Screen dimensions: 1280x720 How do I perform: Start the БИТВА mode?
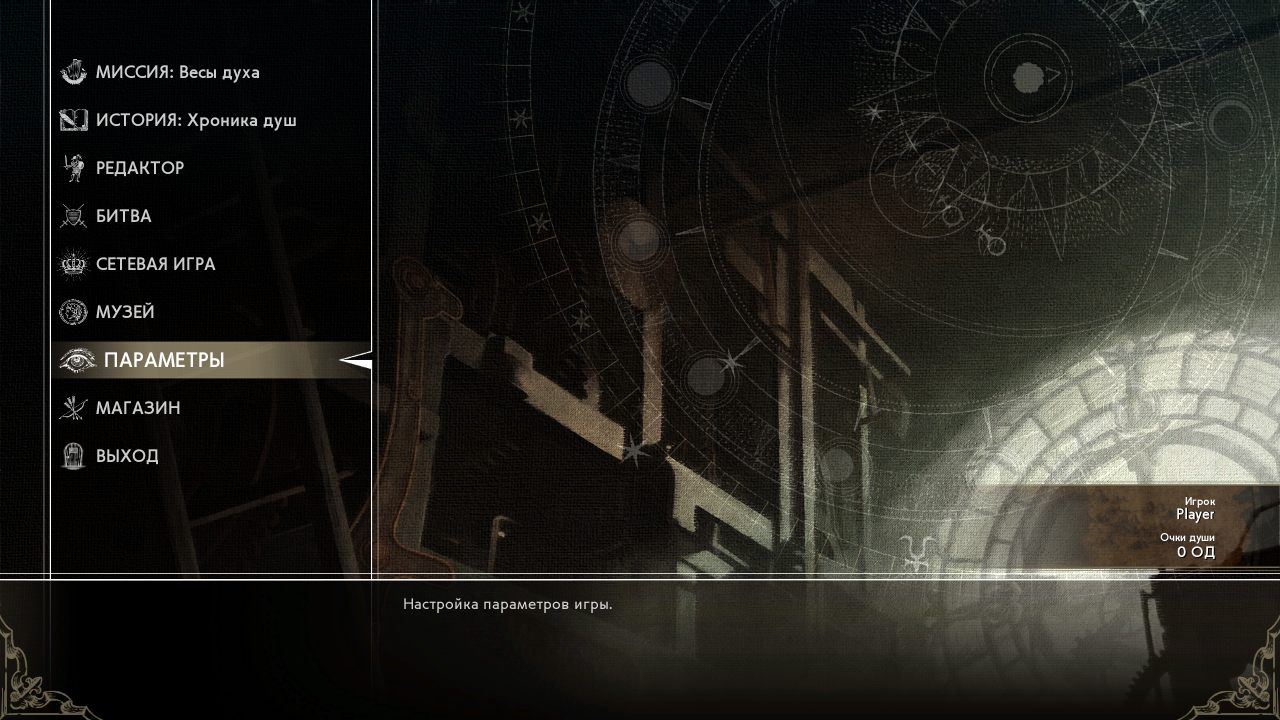[x=123, y=216]
